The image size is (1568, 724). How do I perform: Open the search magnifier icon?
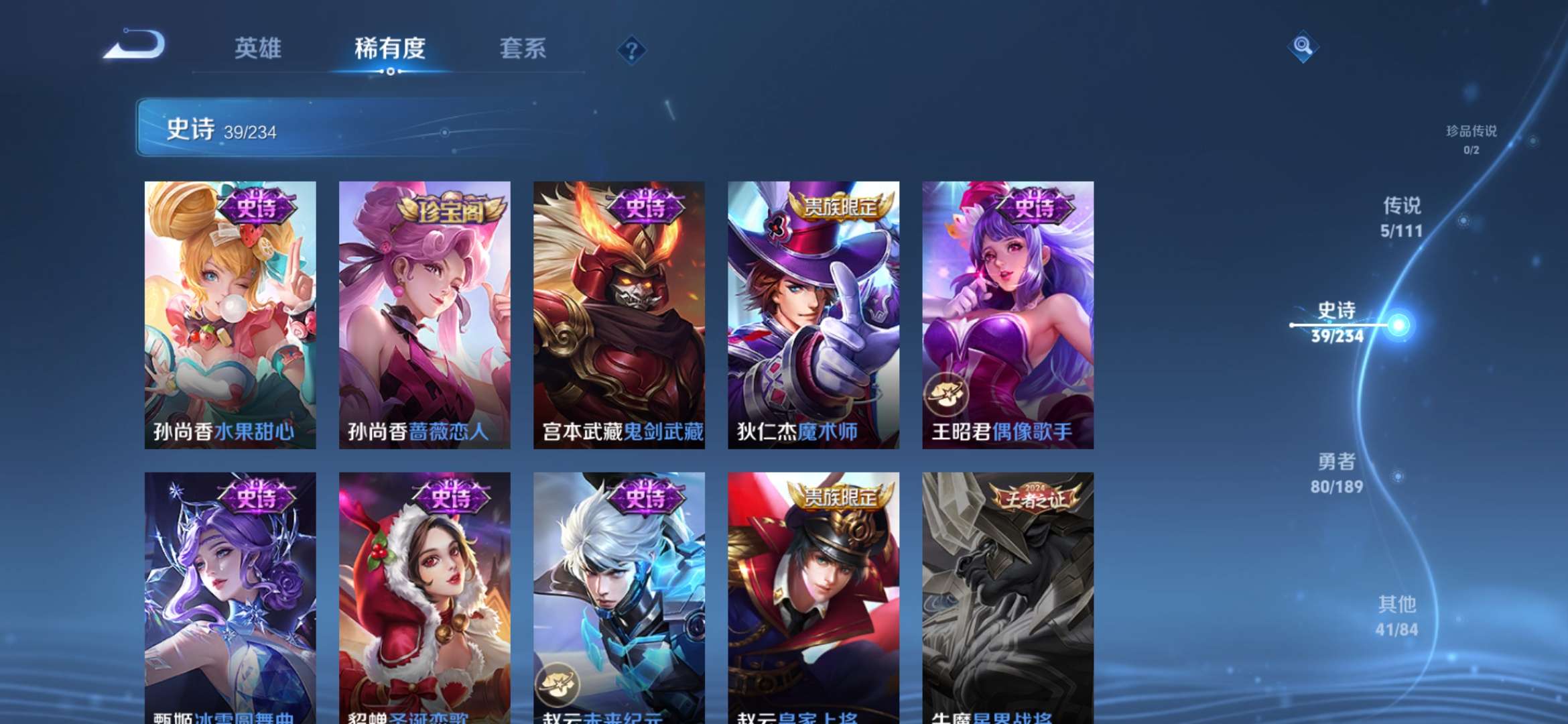click(x=1303, y=47)
